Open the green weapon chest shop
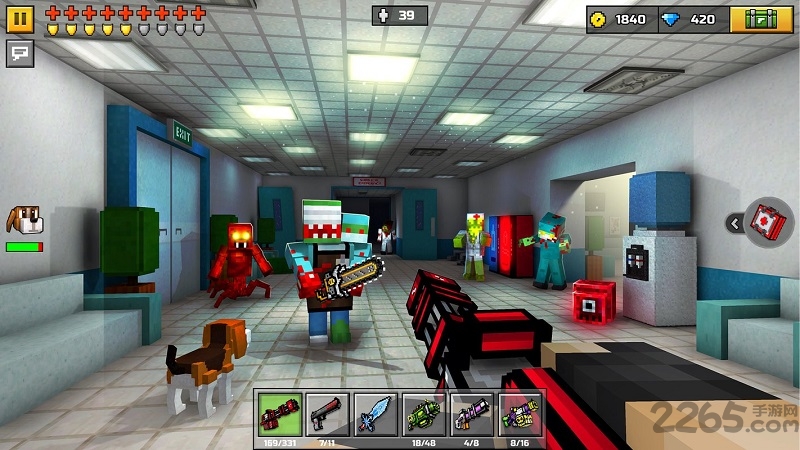This screenshot has width=800, height=450. pos(761,19)
